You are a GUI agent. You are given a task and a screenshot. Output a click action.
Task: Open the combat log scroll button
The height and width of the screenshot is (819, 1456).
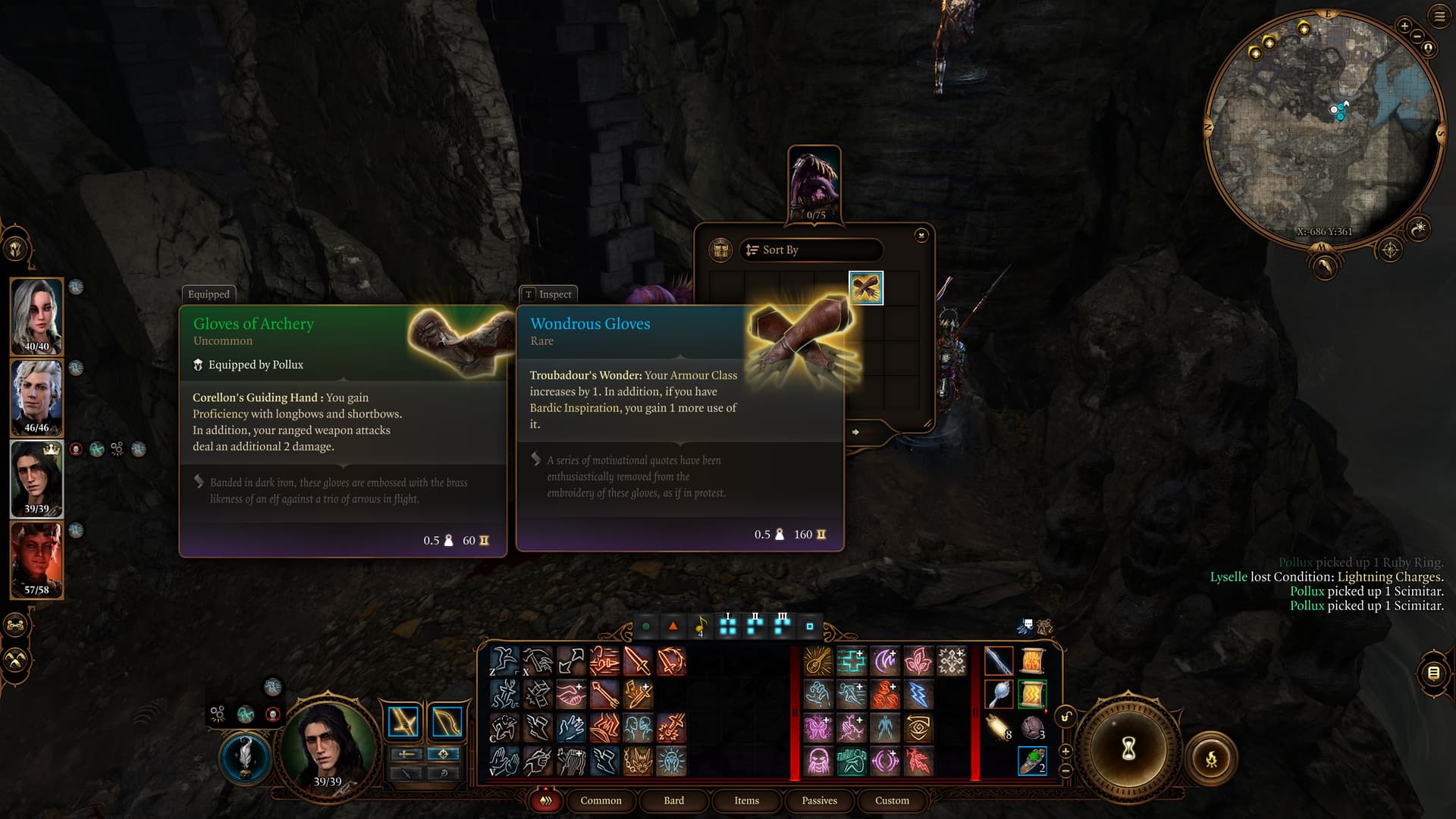click(1433, 672)
